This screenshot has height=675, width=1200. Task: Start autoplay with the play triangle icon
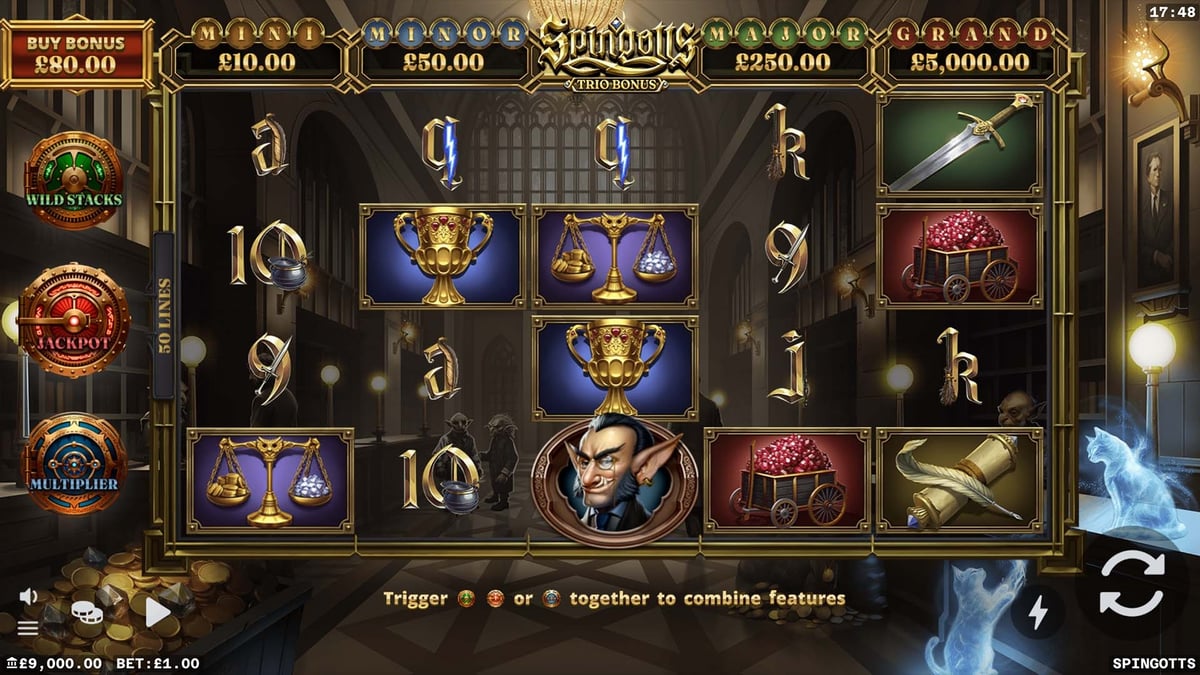pos(158,610)
